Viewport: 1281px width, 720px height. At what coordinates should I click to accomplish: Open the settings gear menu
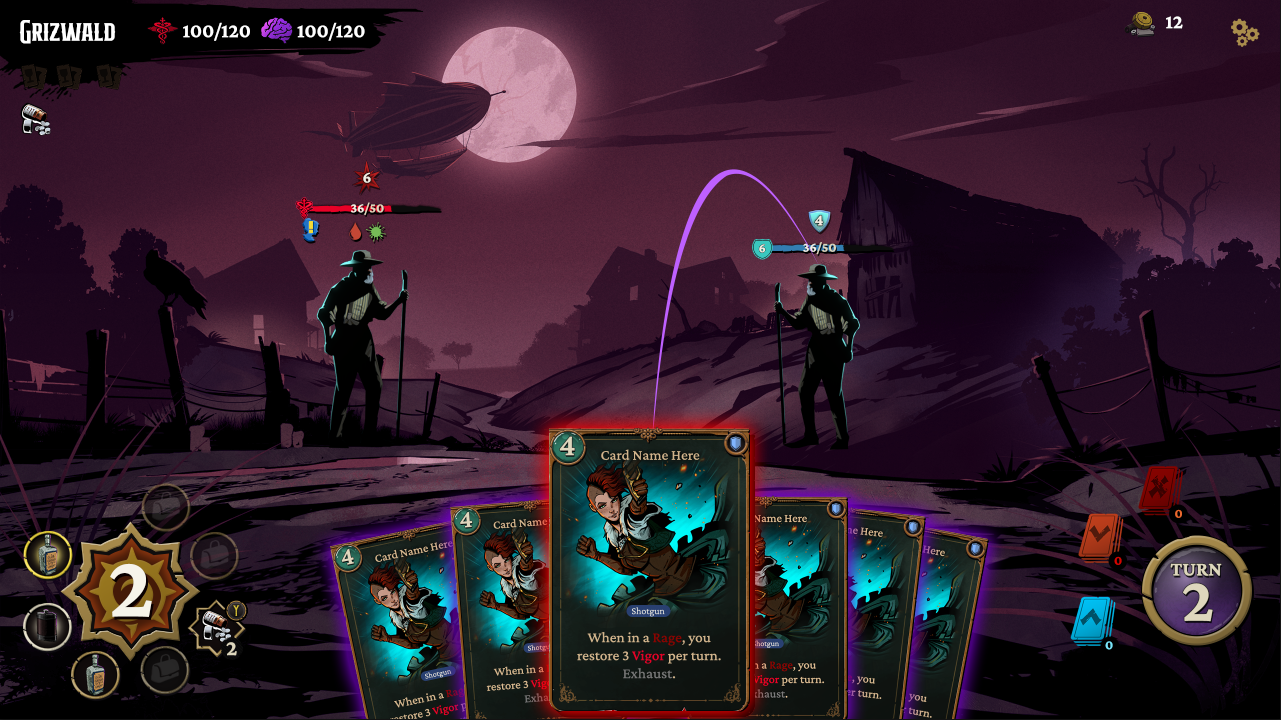click(1242, 32)
